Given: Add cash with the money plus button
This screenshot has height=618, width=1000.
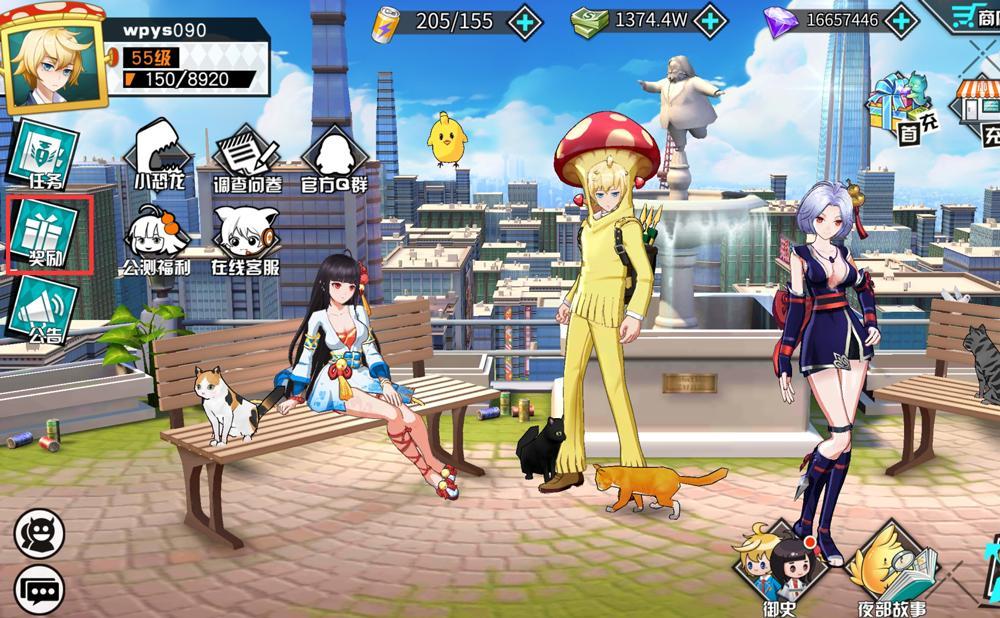Looking at the screenshot, I should 709,20.
